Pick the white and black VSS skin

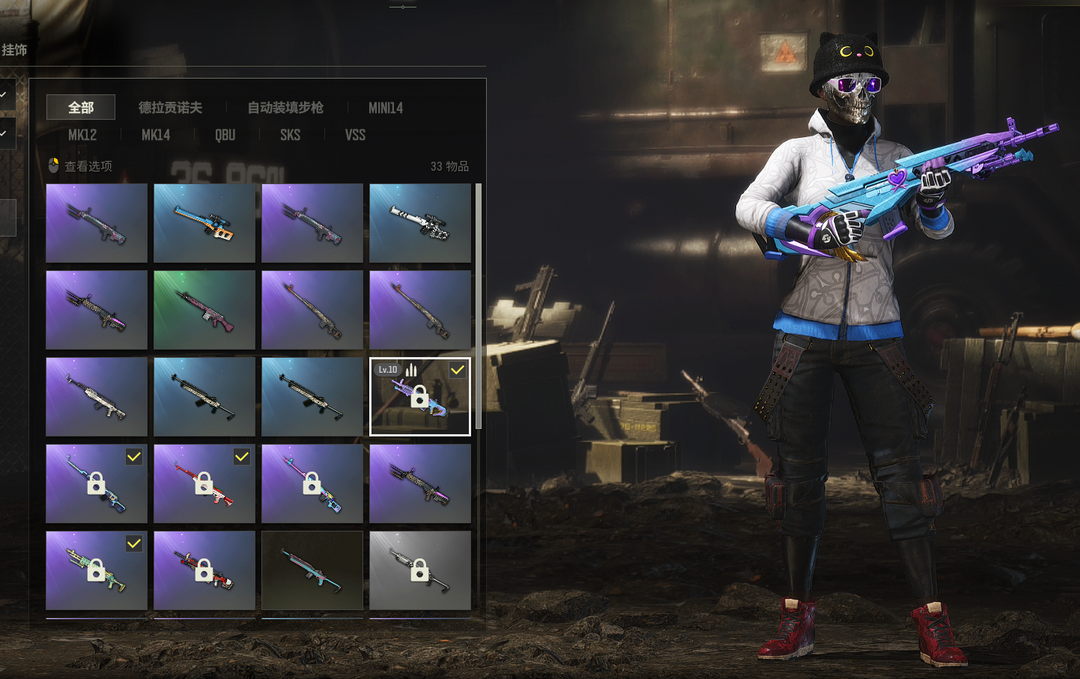pos(420,223)
